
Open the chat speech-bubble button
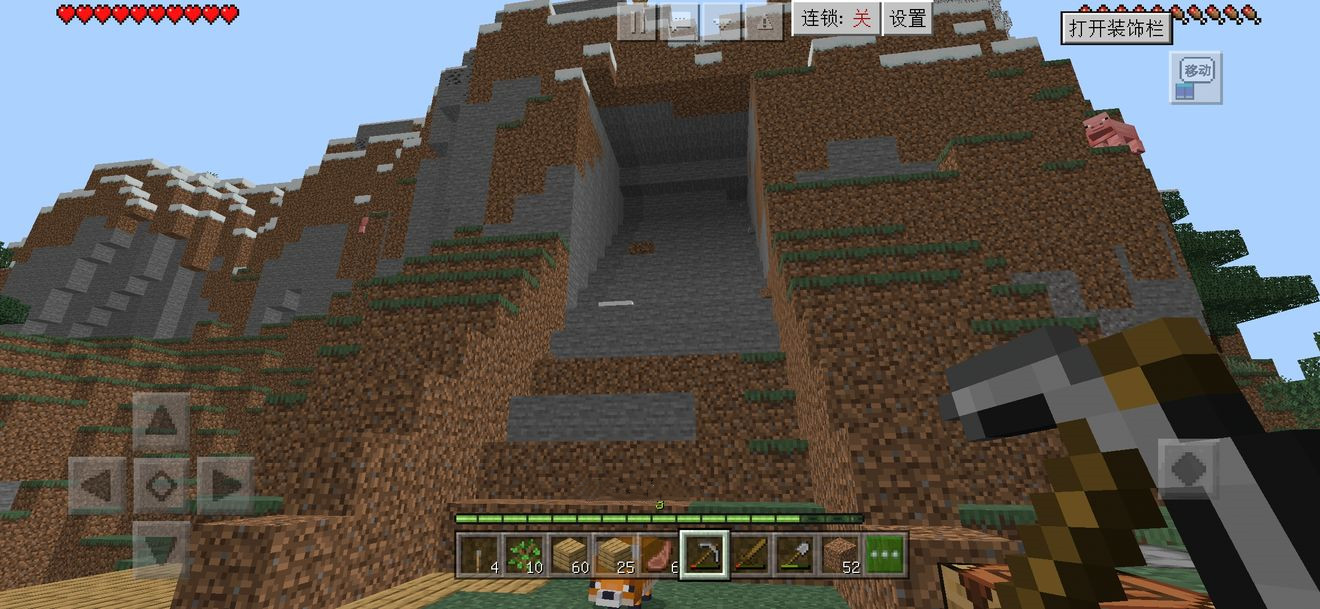click(679, 20)
